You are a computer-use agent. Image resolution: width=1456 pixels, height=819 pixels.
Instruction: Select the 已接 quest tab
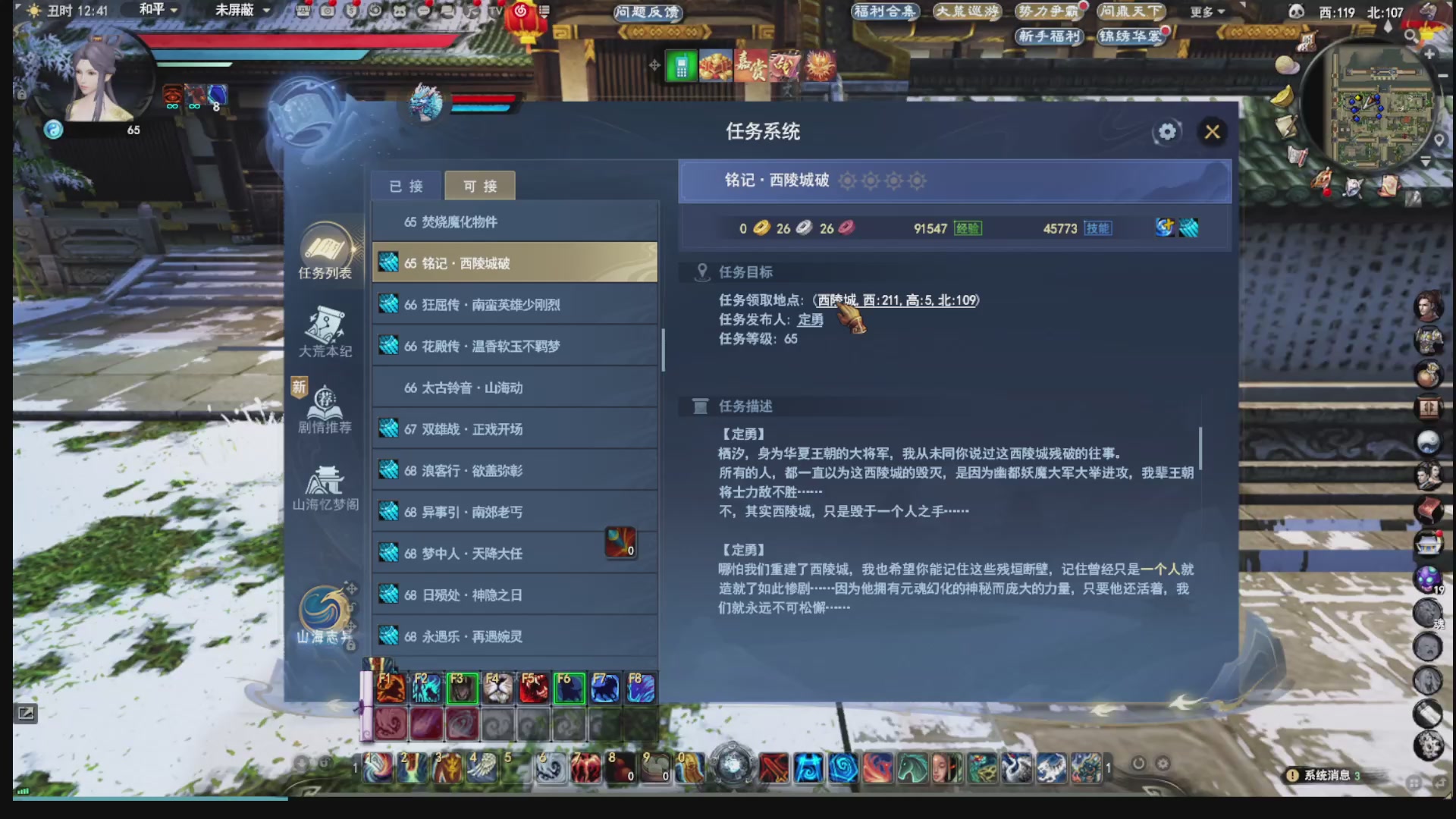pyautogui.click(x=406, y=186)
